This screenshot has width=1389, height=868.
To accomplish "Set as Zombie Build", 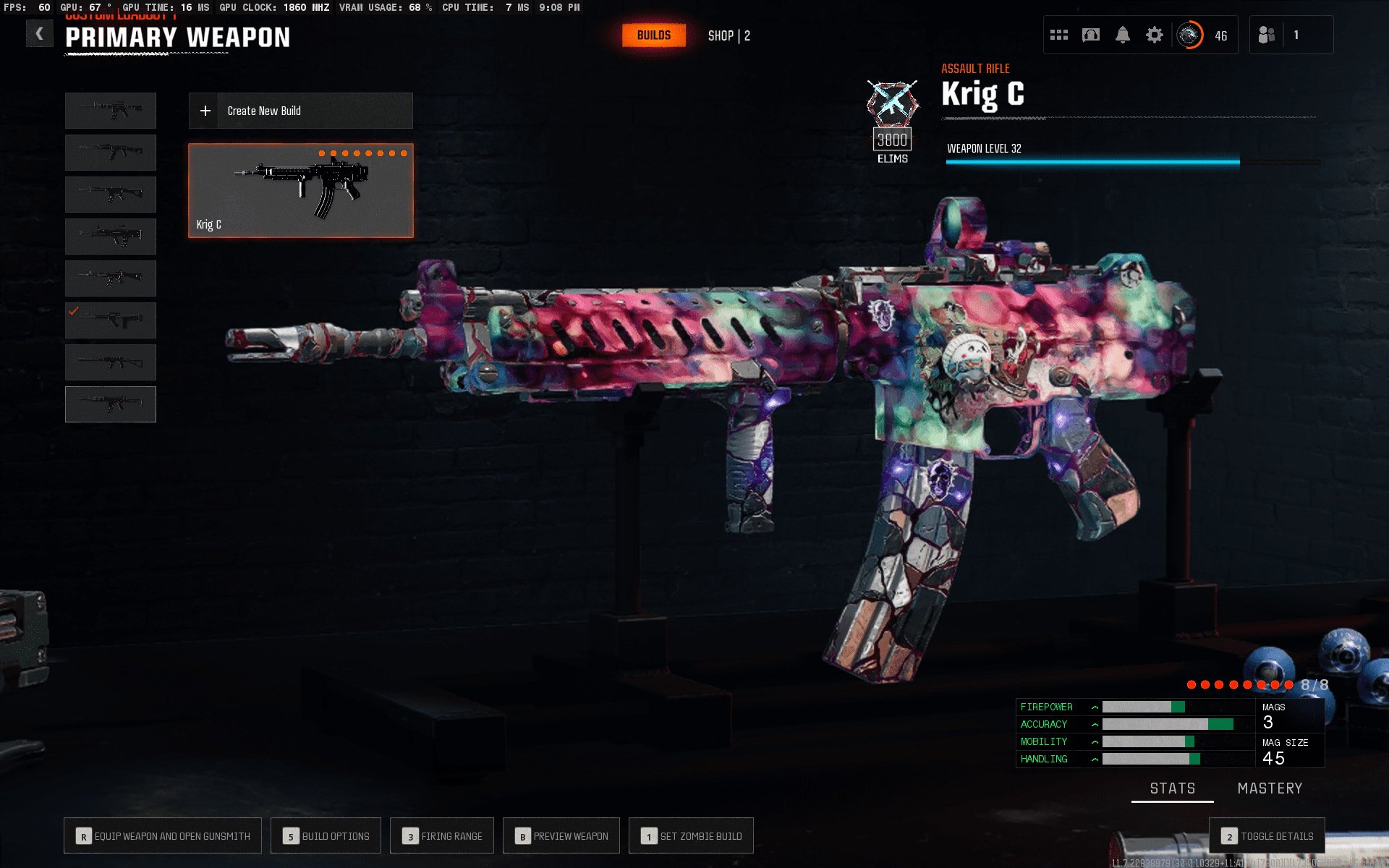I will pos(691,836).
